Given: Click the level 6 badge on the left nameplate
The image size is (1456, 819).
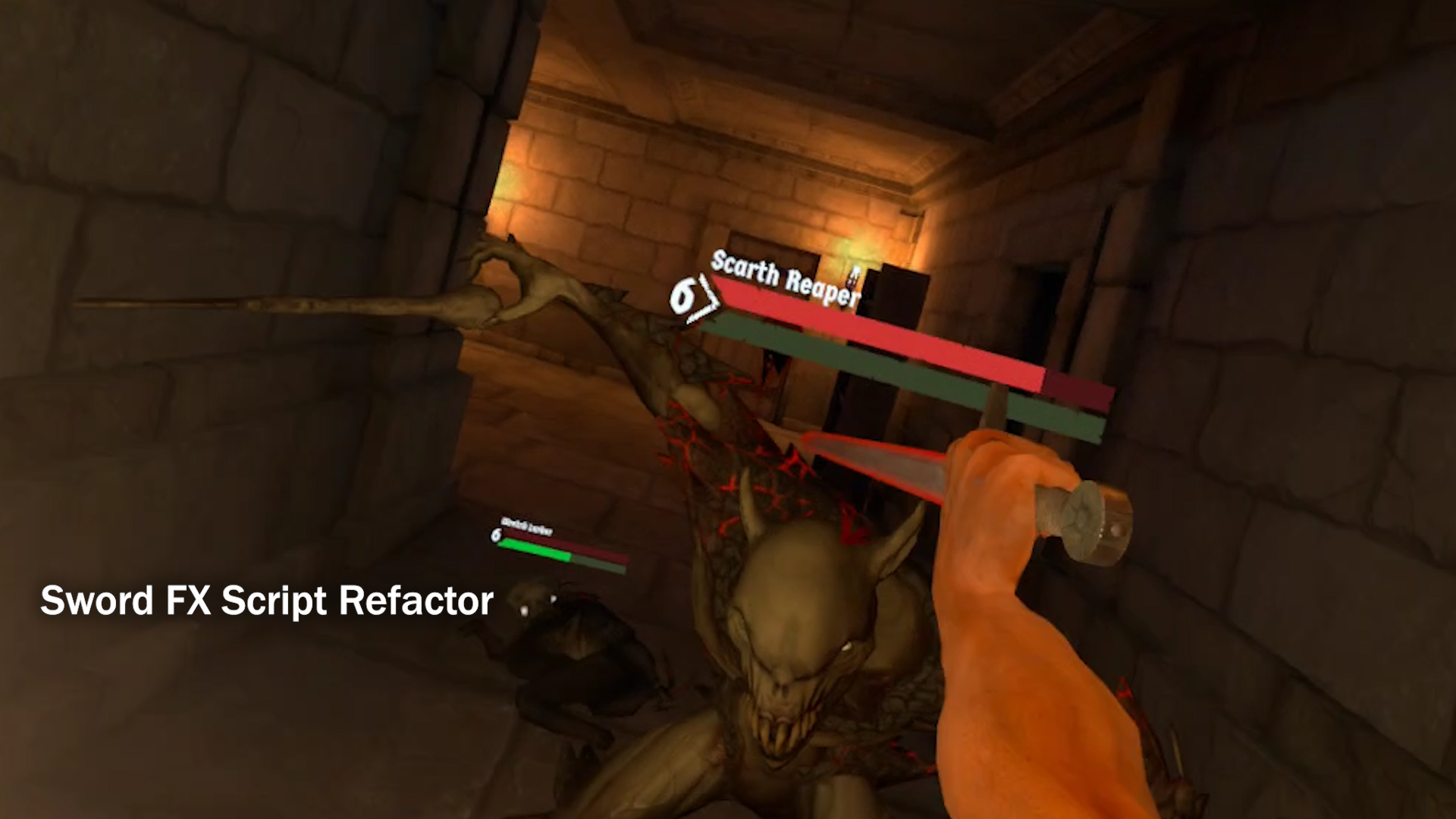Looking at the screenshot, I should pyautogui.click(x=495, y=535).
